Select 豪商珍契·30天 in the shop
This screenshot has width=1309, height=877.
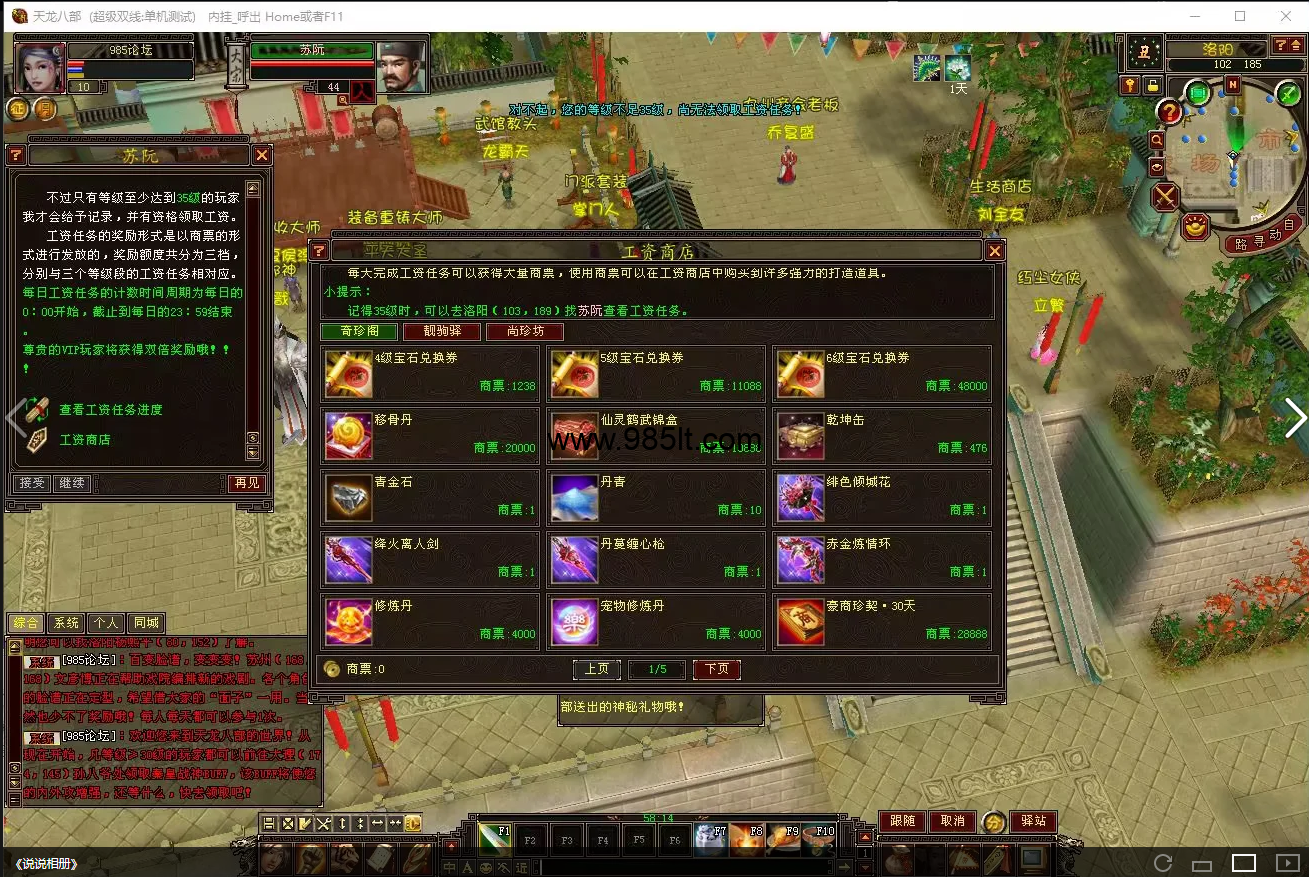click(x=882, y=620)
